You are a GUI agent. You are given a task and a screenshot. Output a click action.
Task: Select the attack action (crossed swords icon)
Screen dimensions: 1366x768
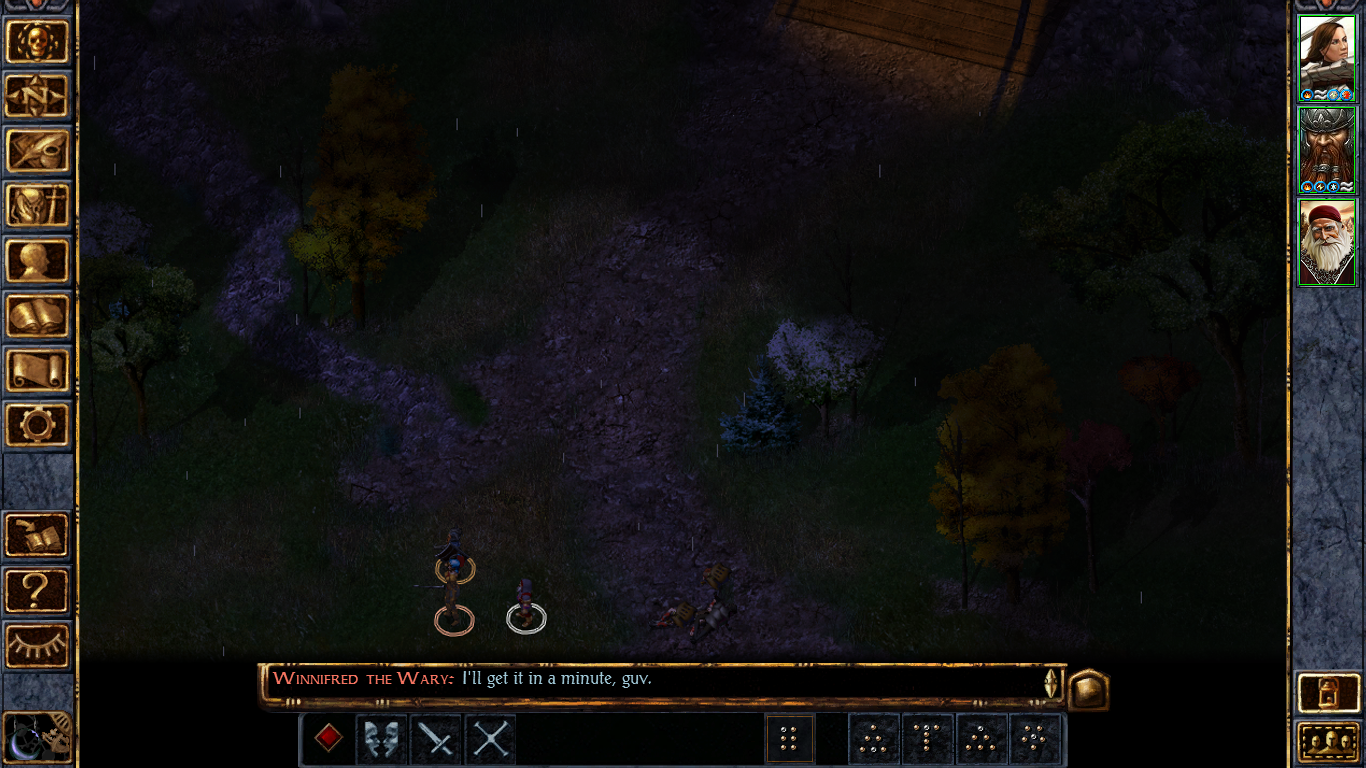[489, 739]
